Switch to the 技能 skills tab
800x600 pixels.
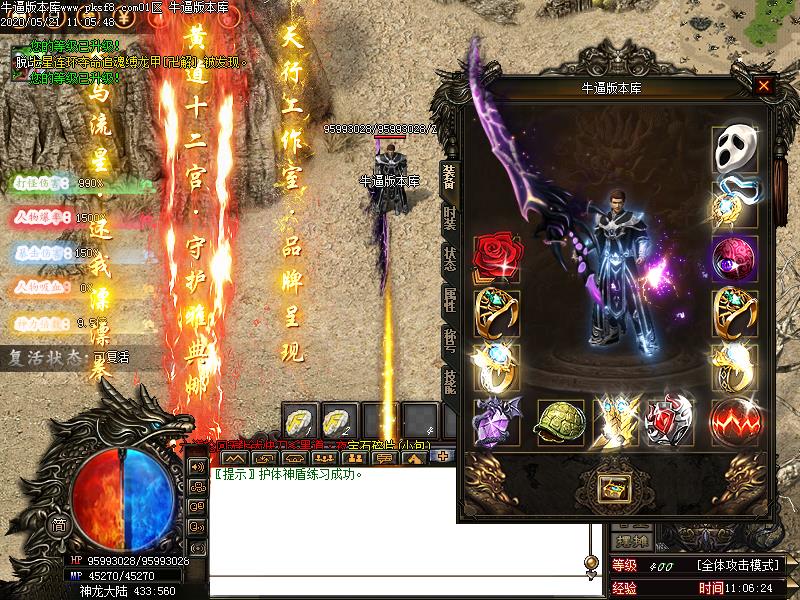(x=450, y=380)
